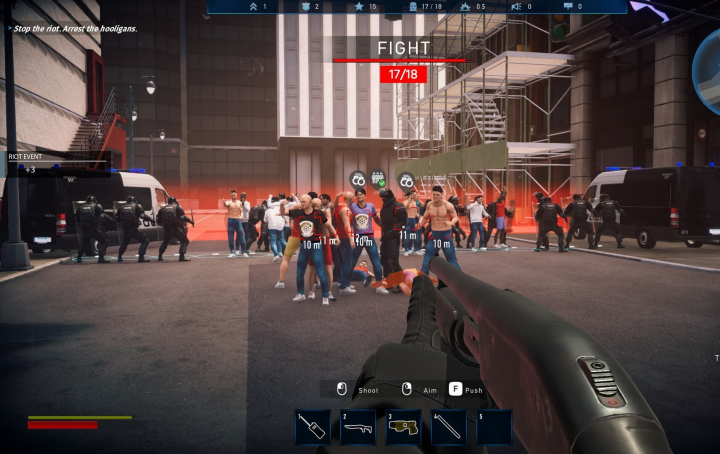Choose the police baton slot
720x454 pixels.
coord(449,427)
